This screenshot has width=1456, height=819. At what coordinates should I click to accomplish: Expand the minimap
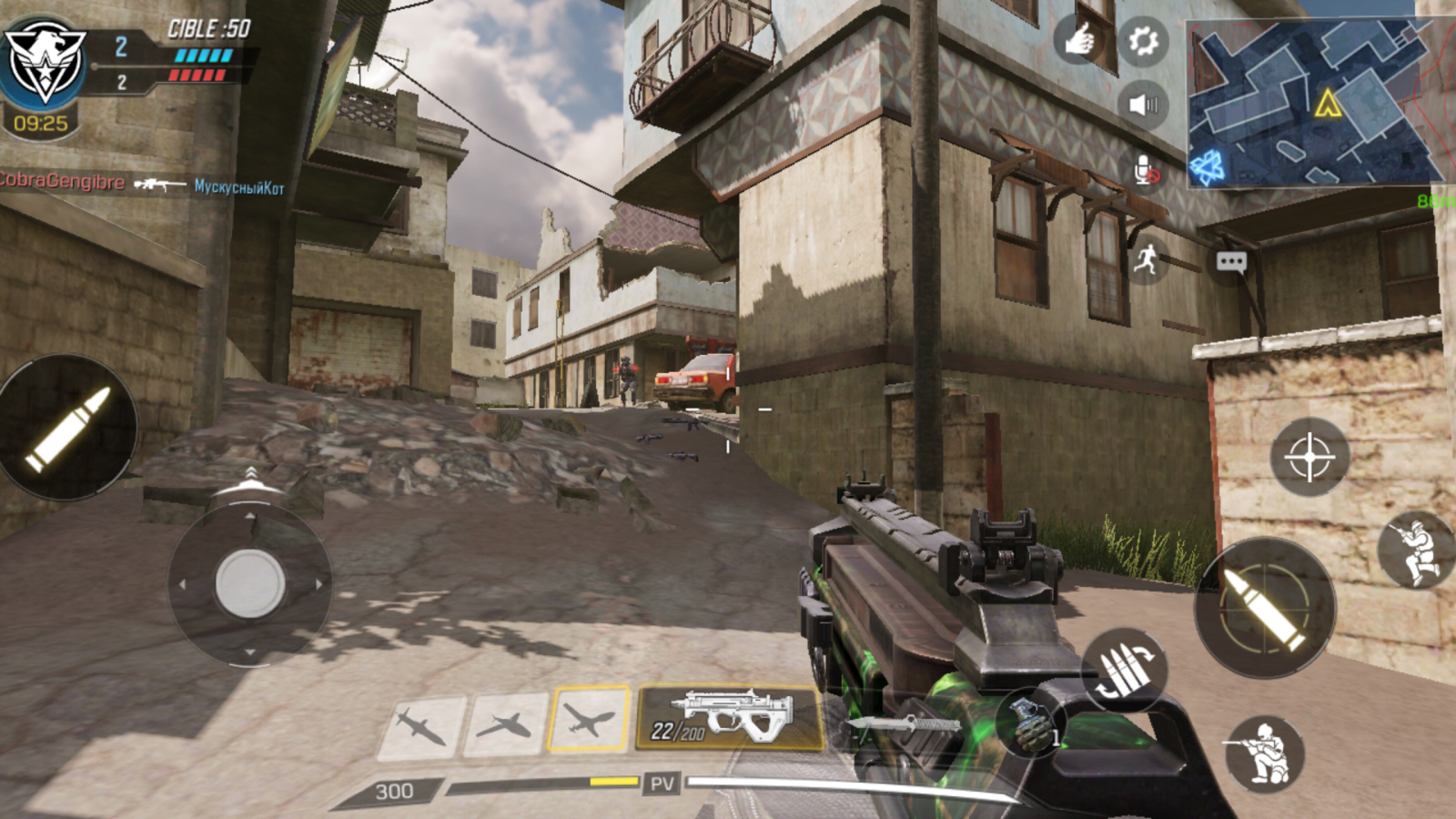[1315, 102]
